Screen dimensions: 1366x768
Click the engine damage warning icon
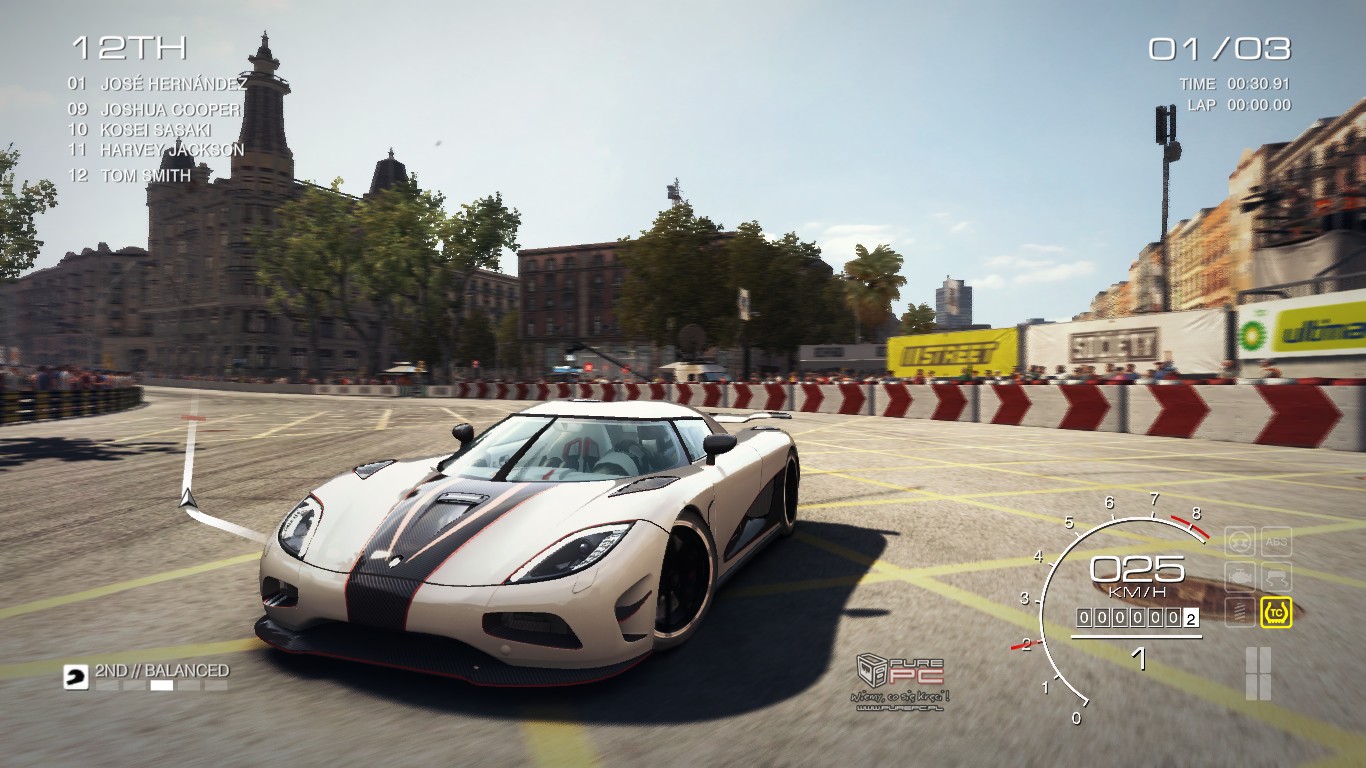point(1240,577)
